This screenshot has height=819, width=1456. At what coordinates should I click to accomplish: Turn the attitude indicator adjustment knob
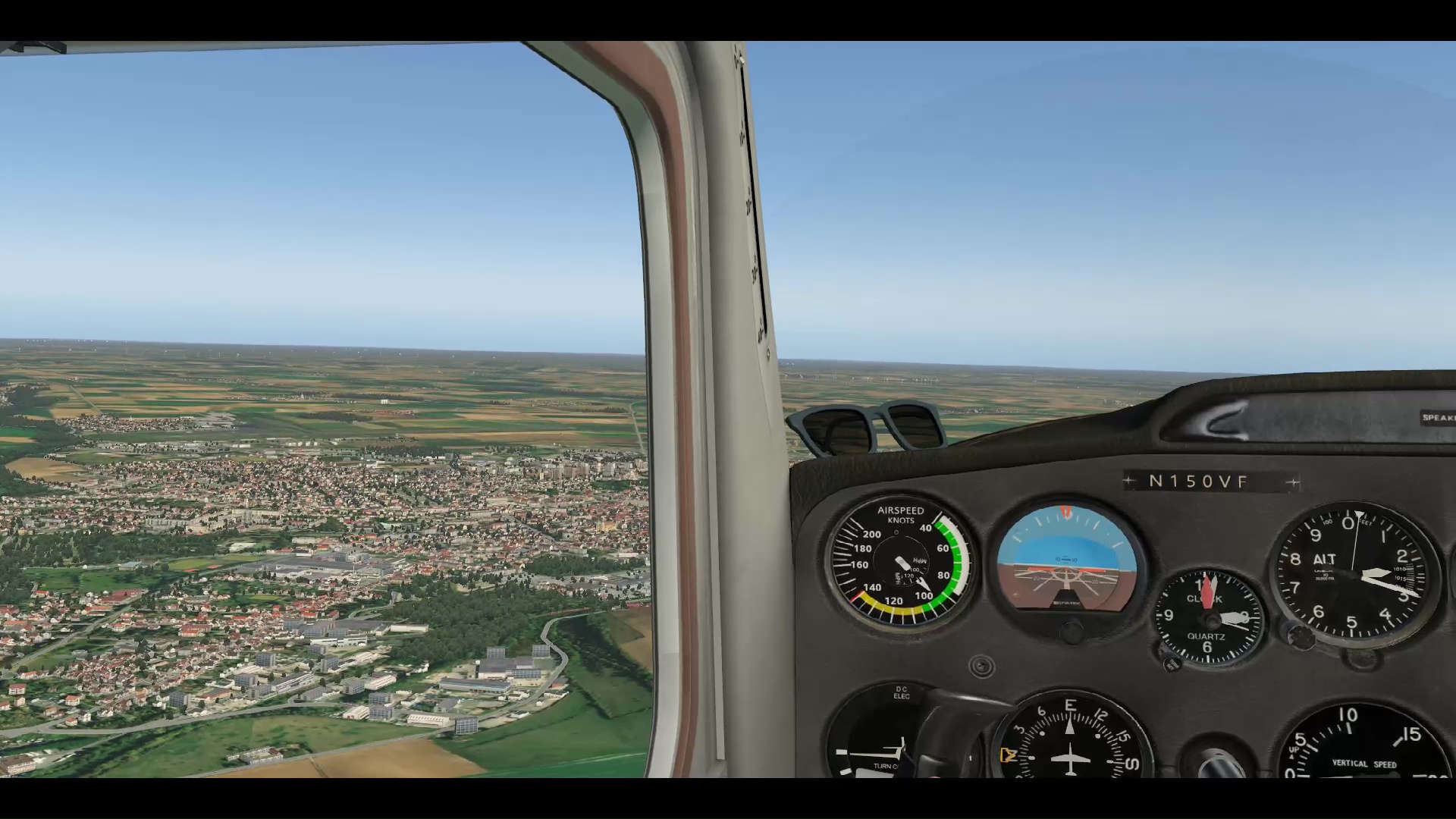pos(1071,631)
